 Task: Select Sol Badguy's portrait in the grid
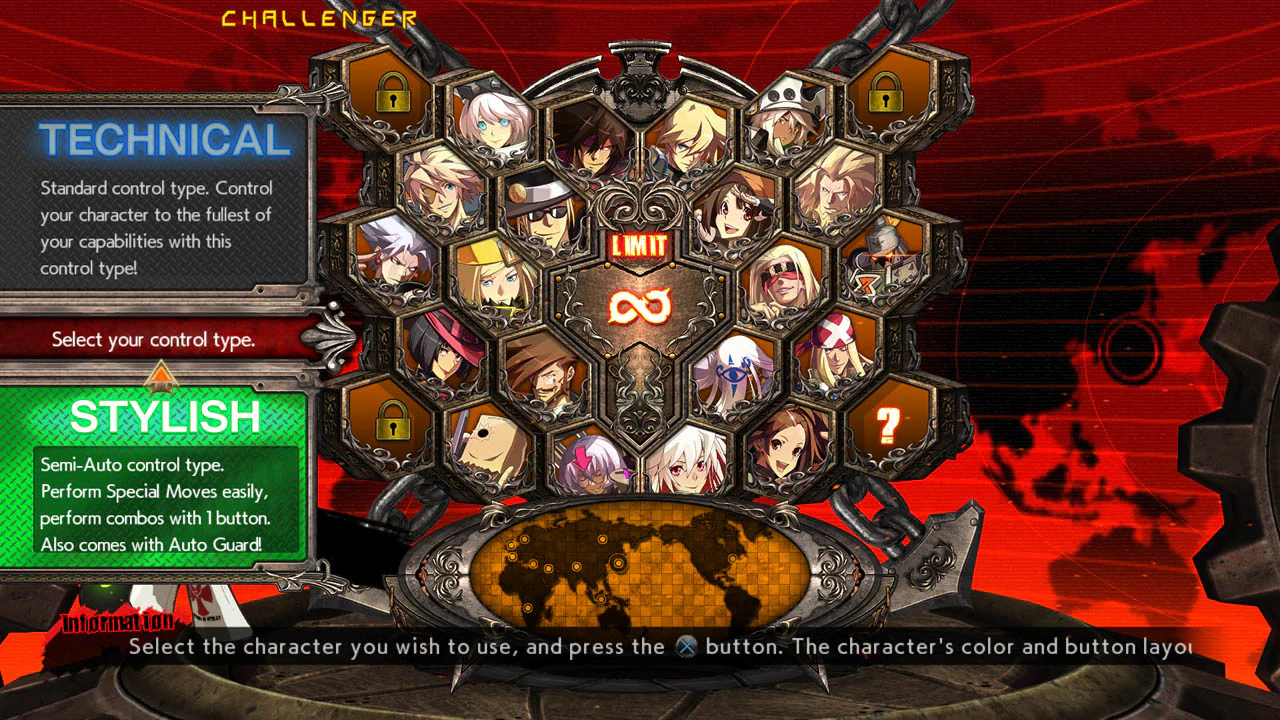(595, 145)
